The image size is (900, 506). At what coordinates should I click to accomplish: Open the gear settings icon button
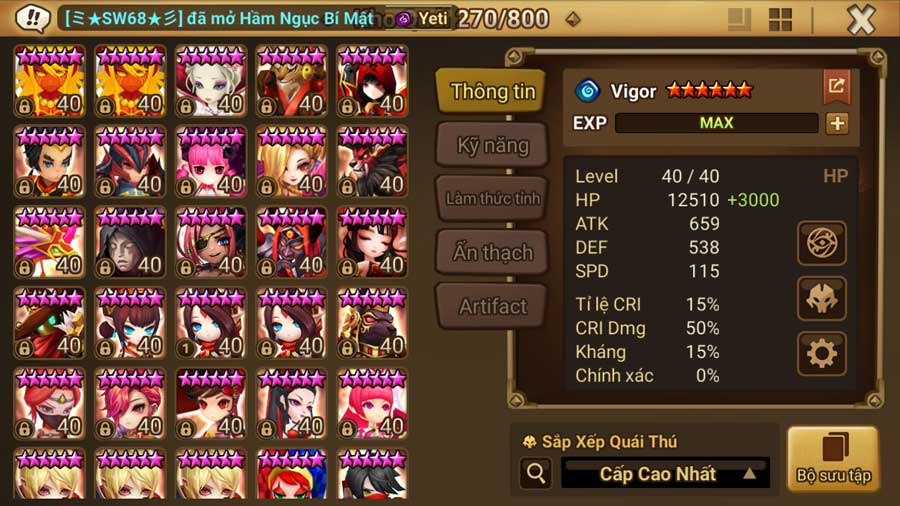822,353
